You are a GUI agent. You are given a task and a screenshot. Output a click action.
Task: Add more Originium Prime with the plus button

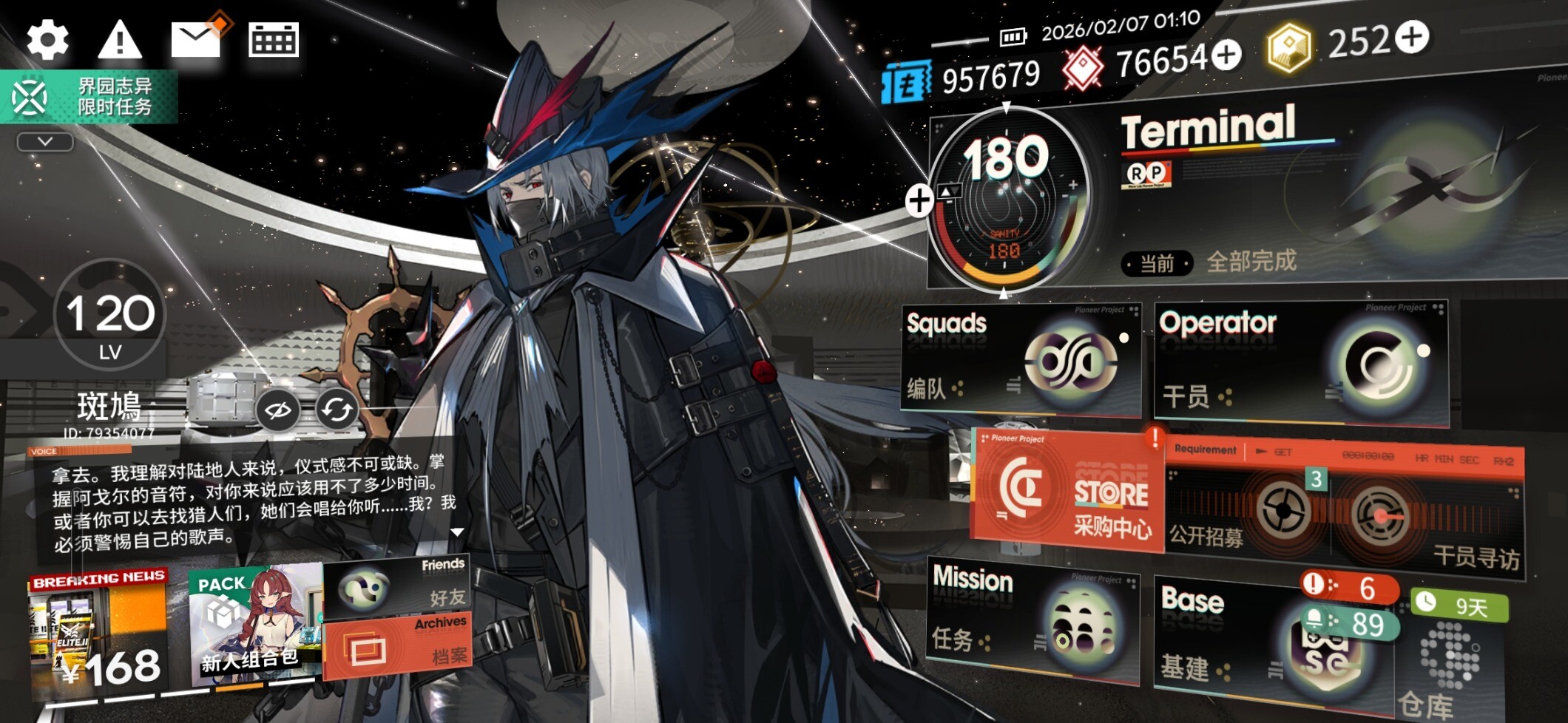1411,38
